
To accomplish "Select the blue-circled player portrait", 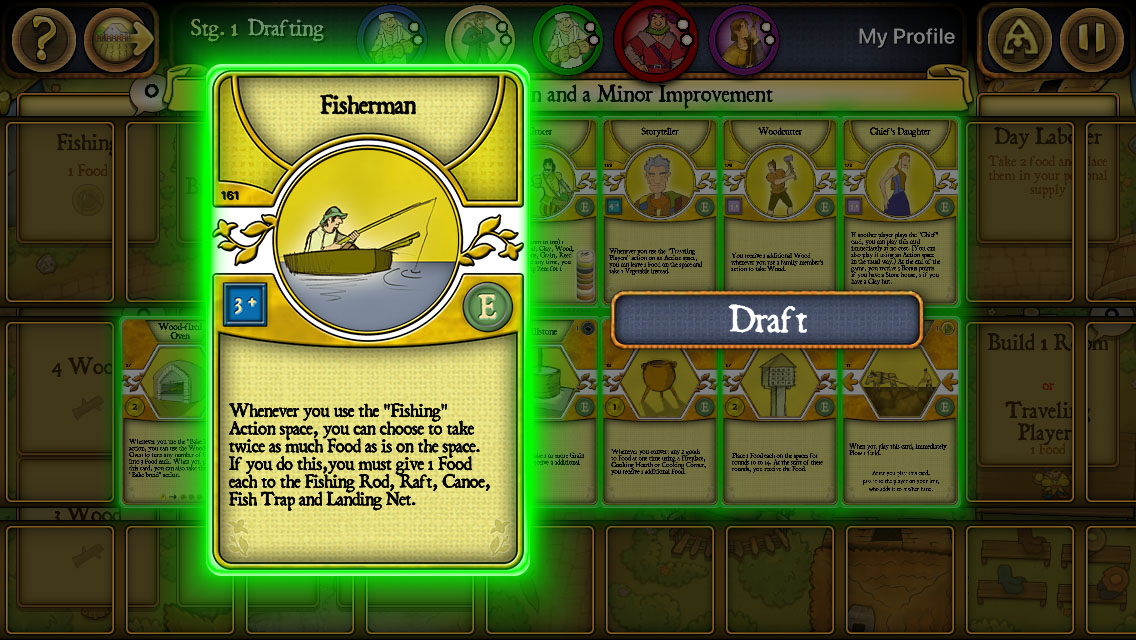I will pos(391,38).
